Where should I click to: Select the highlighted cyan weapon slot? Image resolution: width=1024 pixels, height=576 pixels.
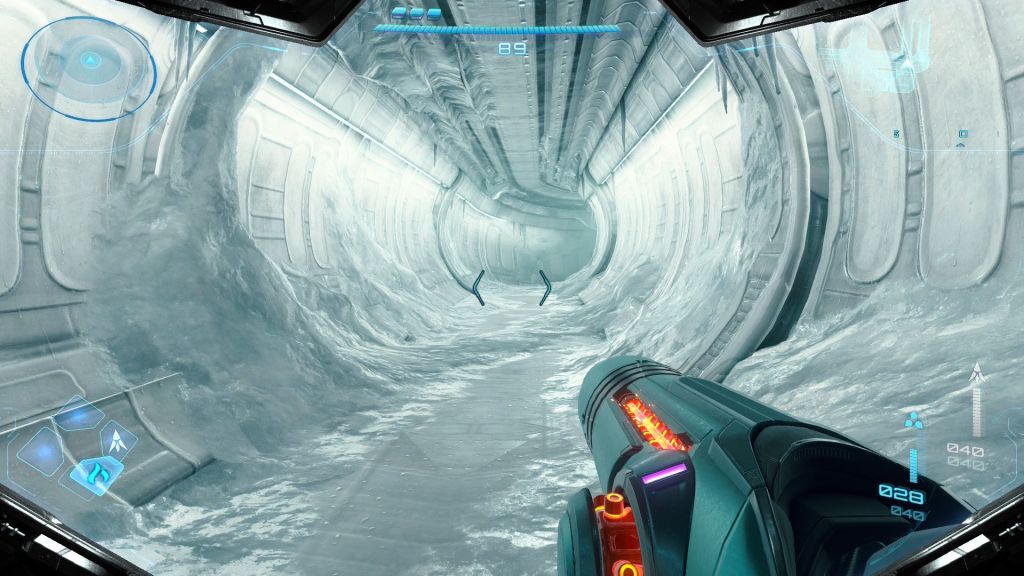click(x=96, y=470)
